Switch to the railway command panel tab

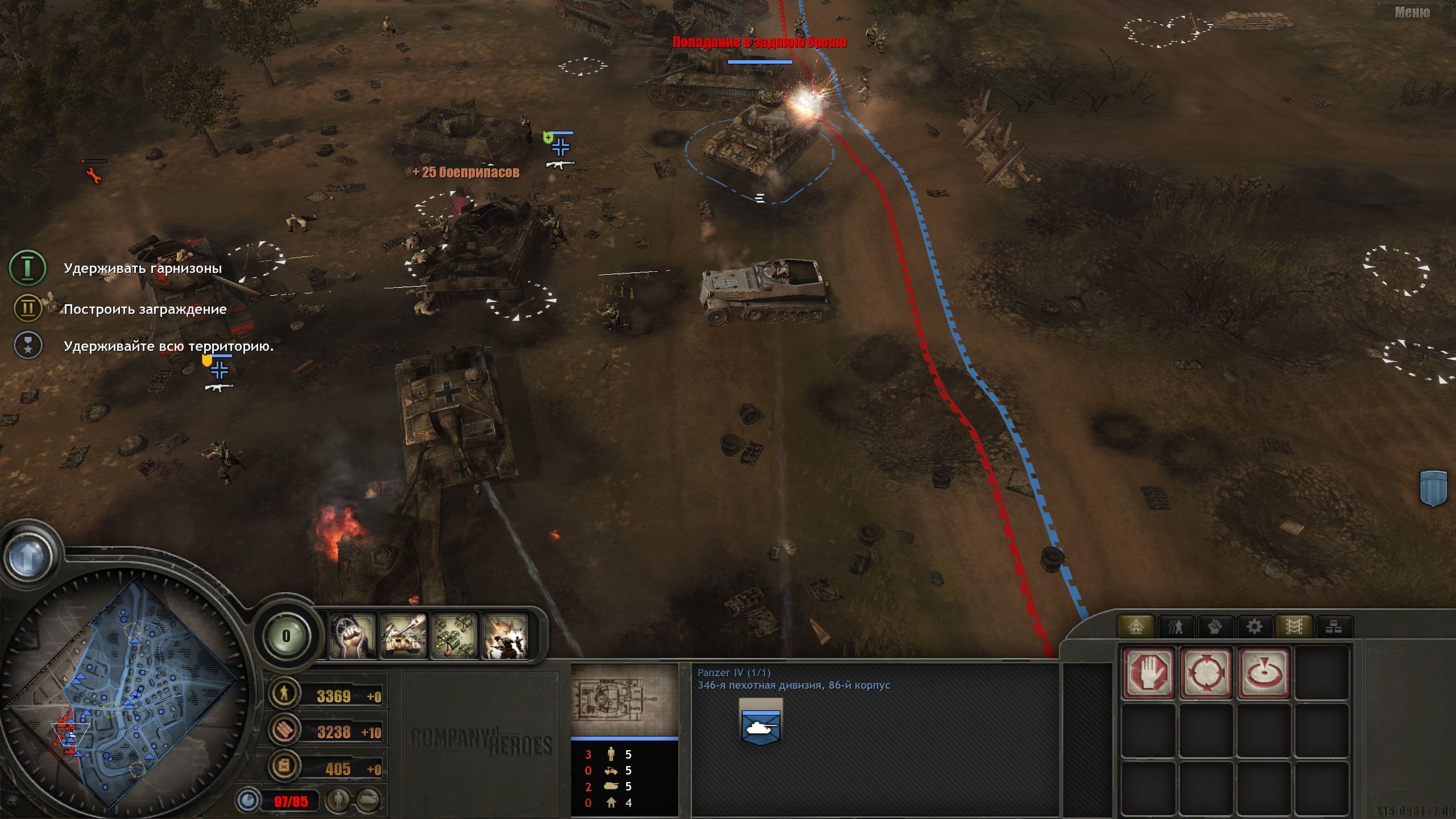(1296, 626)
